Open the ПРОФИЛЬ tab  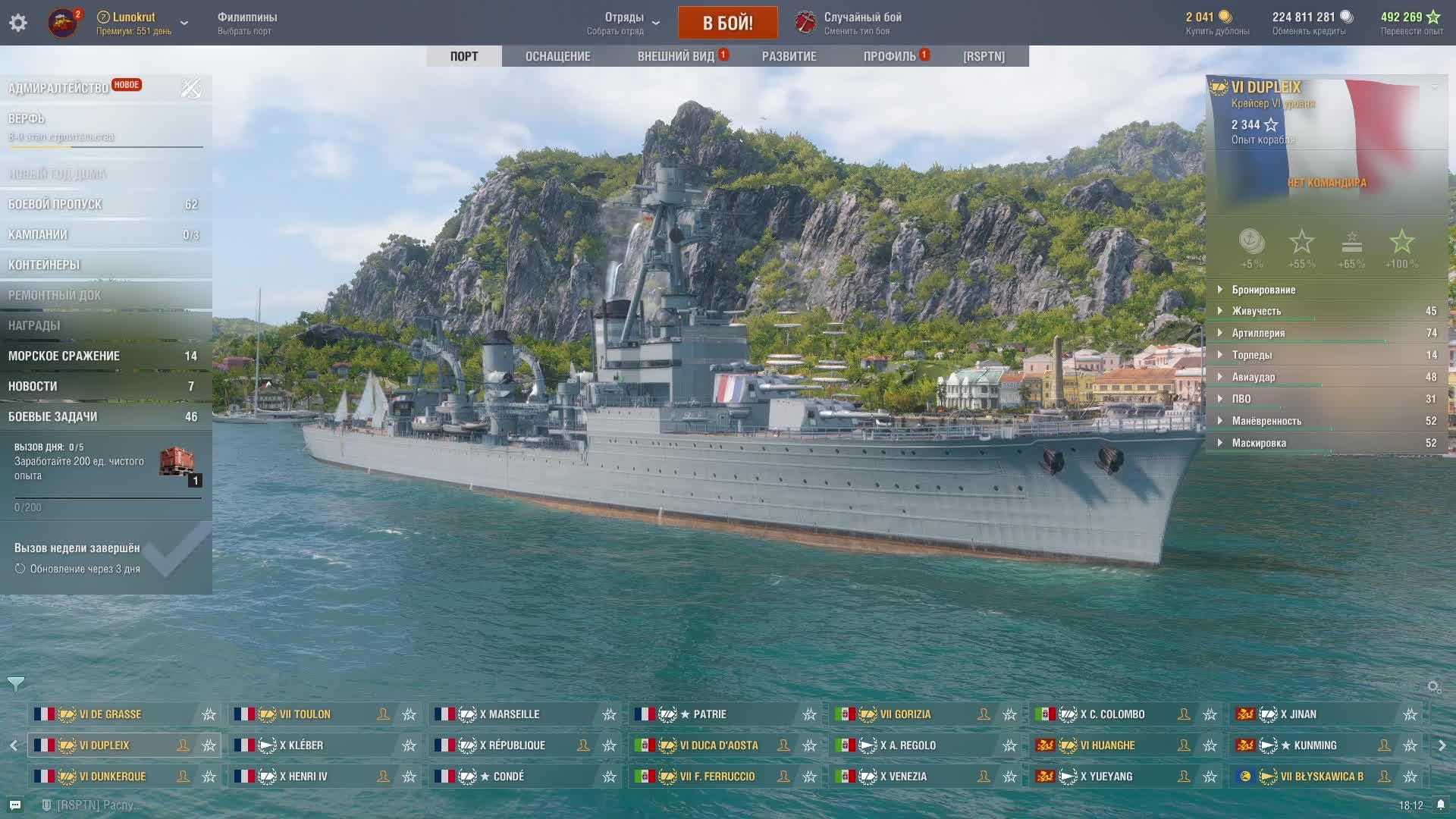tap(890, 56)
